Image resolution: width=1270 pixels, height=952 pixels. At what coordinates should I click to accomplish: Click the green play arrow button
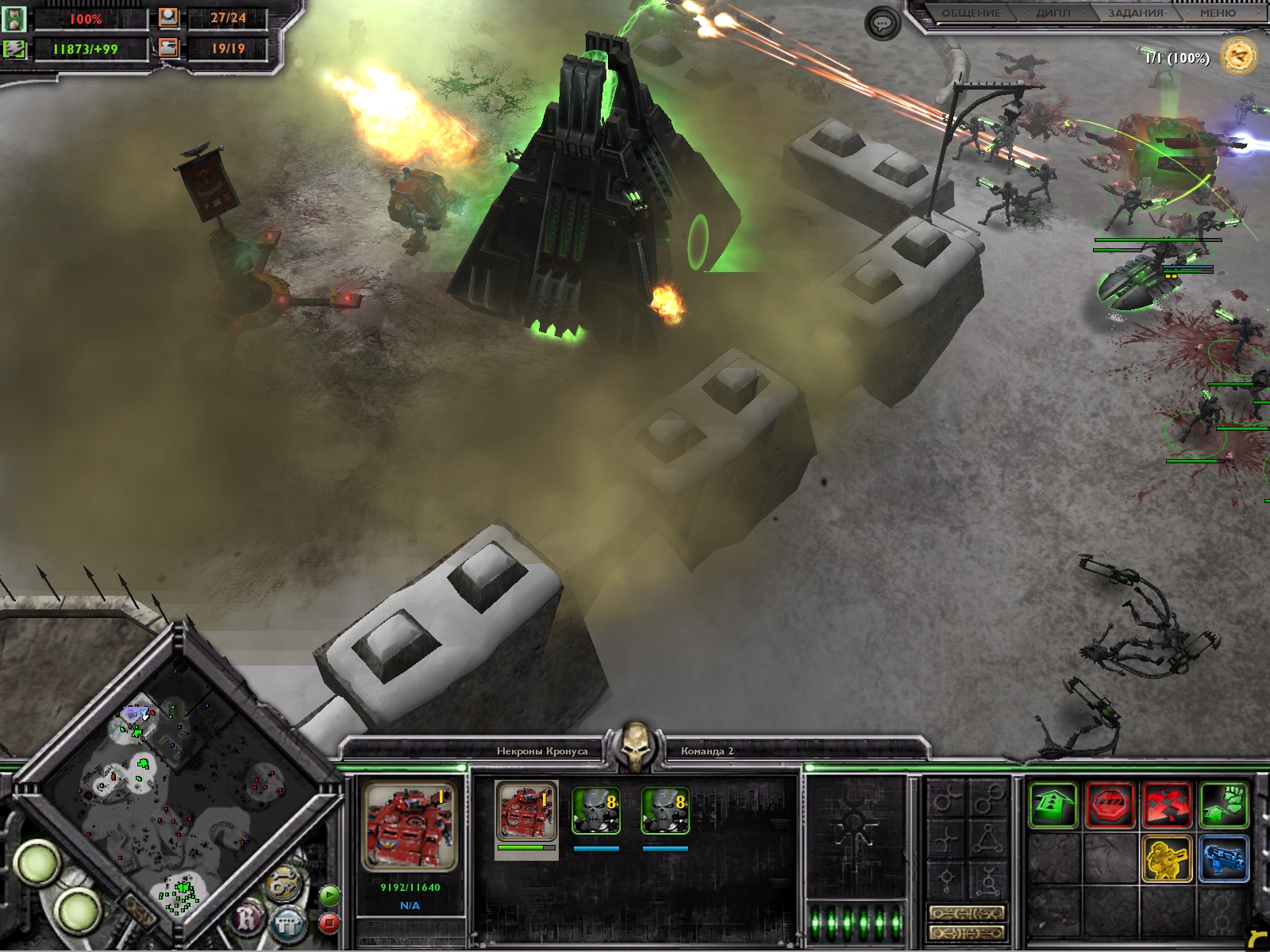pyautogui.click(x=329, y=896)
